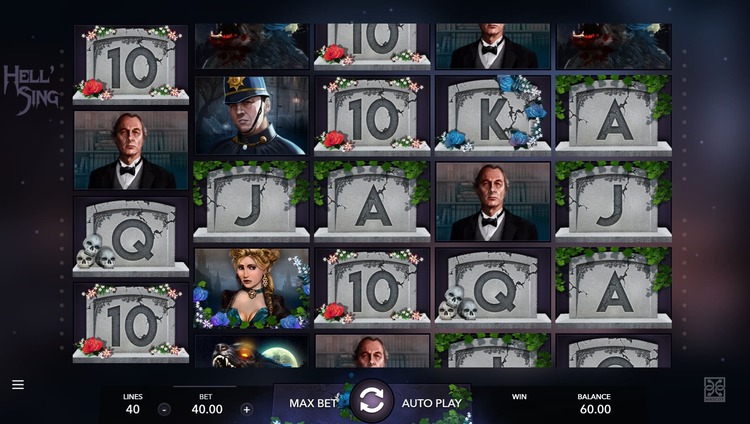Increase the bet with the plus button

247,409
